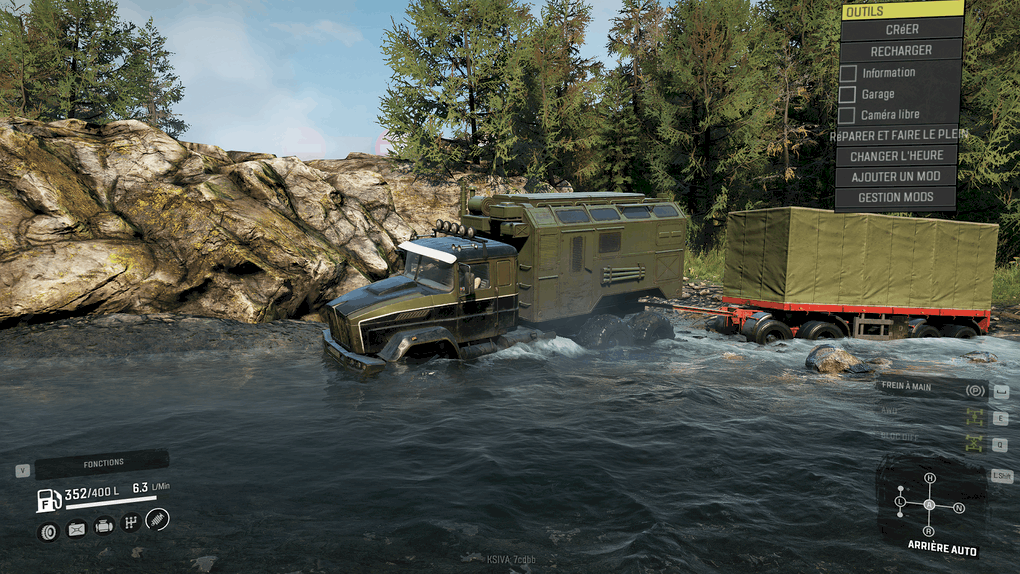Select AJOUTER UN MOD
Screen dimensions: 1020x574
tap(898, 177)
